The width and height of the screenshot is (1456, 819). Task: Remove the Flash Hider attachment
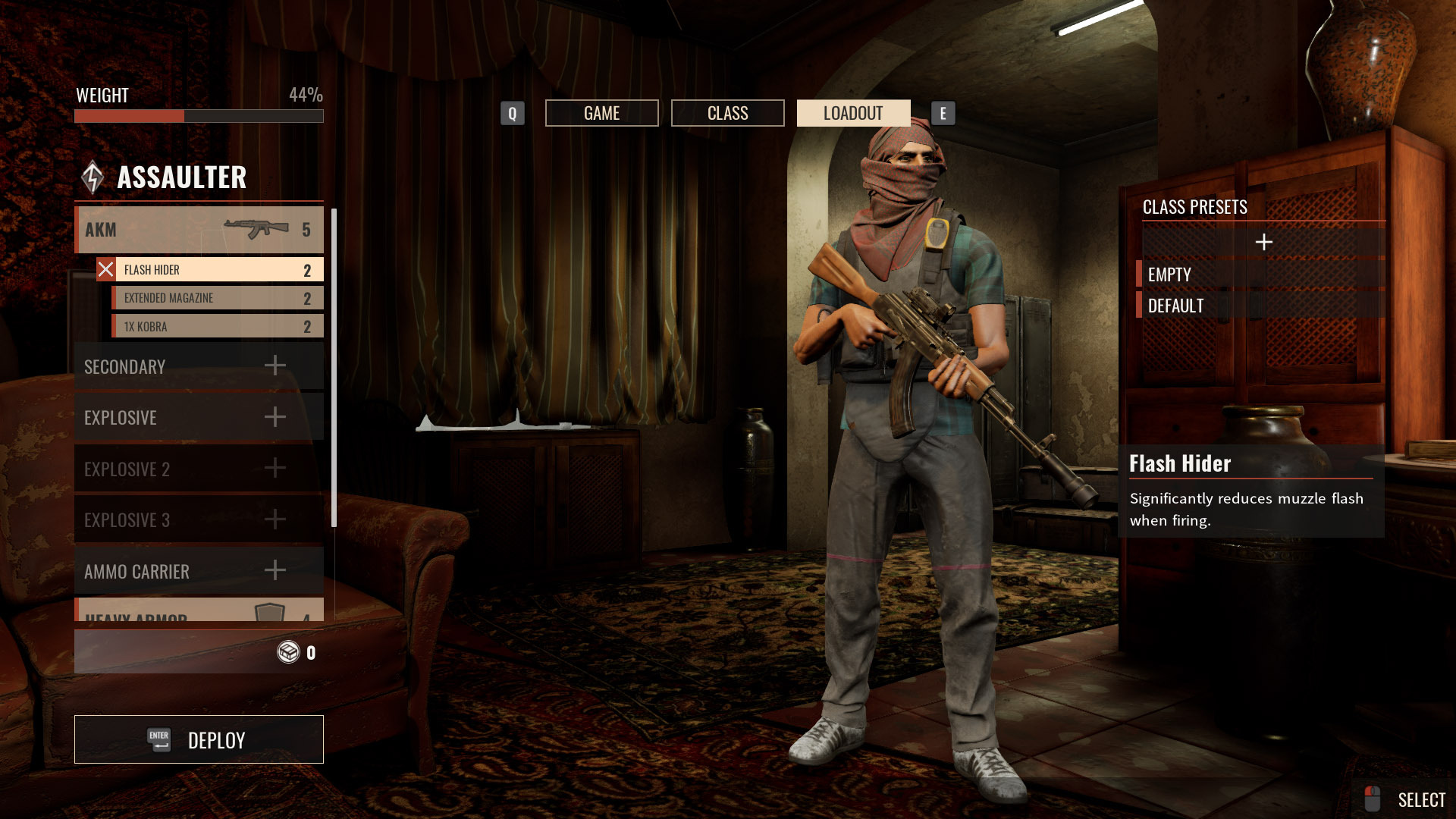106,270
